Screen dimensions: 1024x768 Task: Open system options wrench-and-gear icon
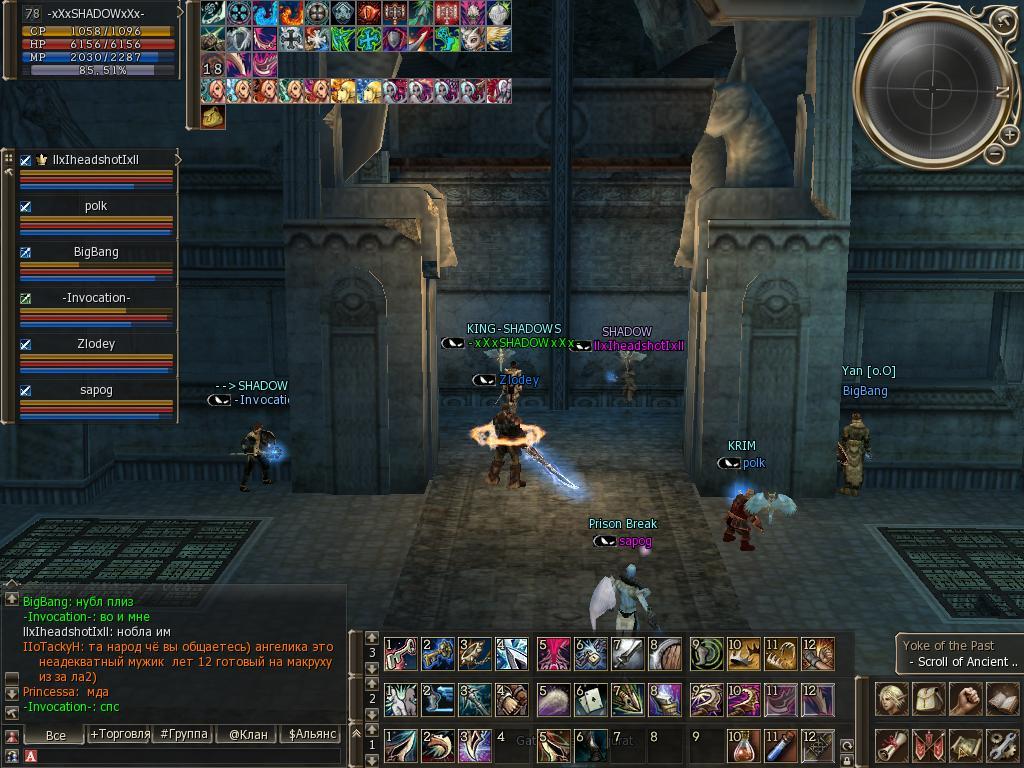click(1002, 745)
